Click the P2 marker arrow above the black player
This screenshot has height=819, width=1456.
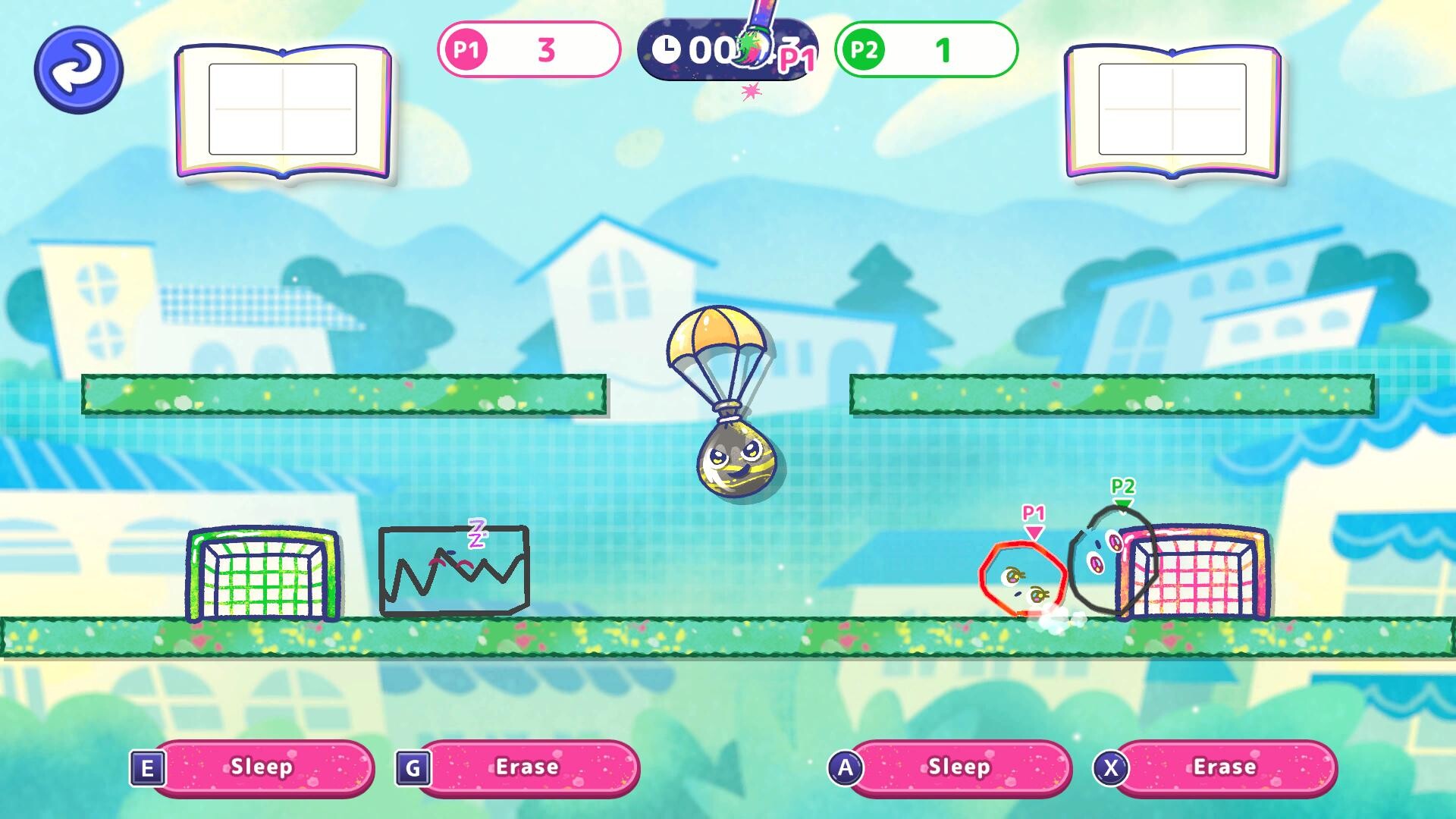pyautogui.click(x=1122, y=500)
